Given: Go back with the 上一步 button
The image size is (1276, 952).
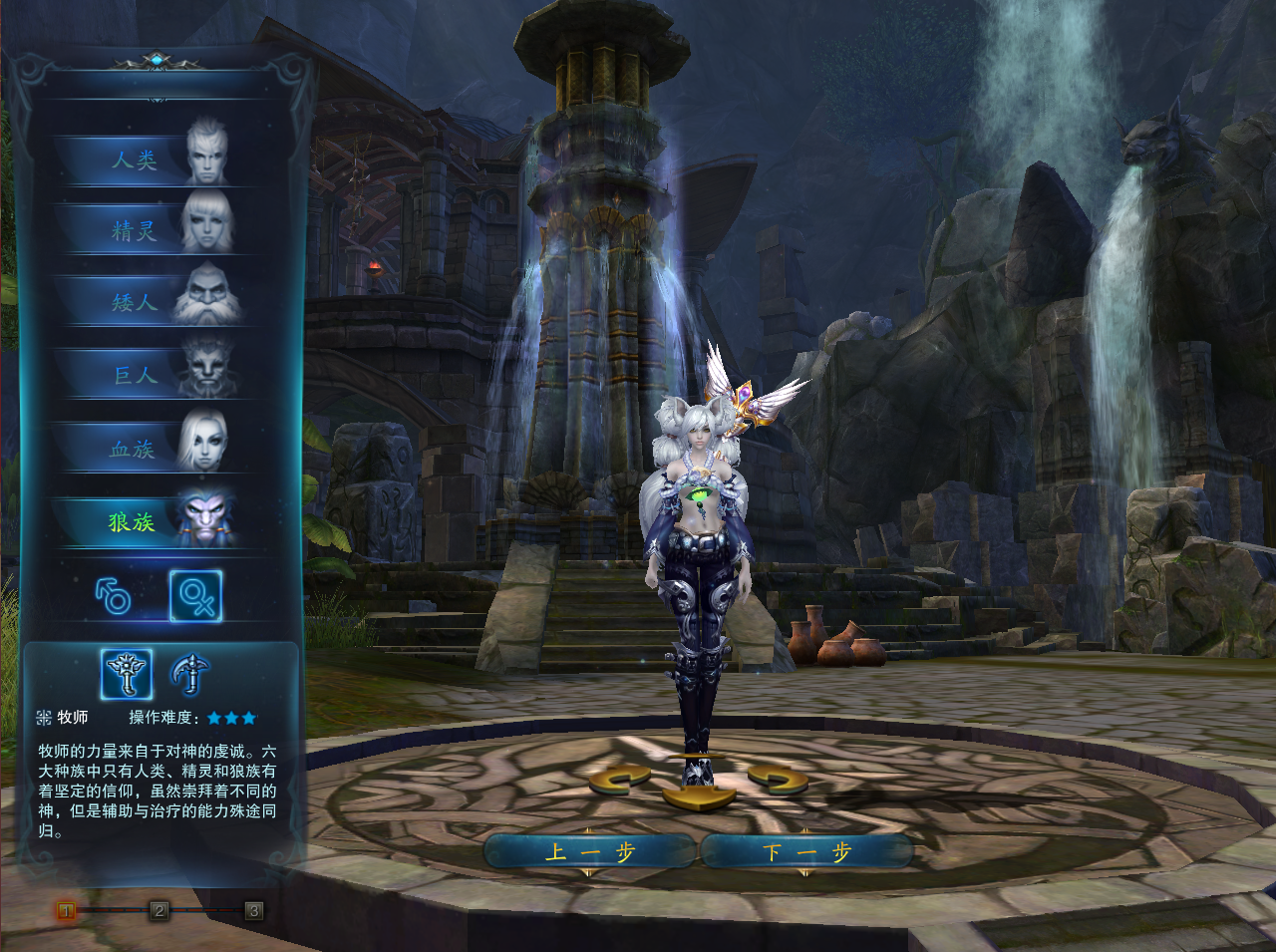Looking at the screenshot, I should click(x=589, y=852).
